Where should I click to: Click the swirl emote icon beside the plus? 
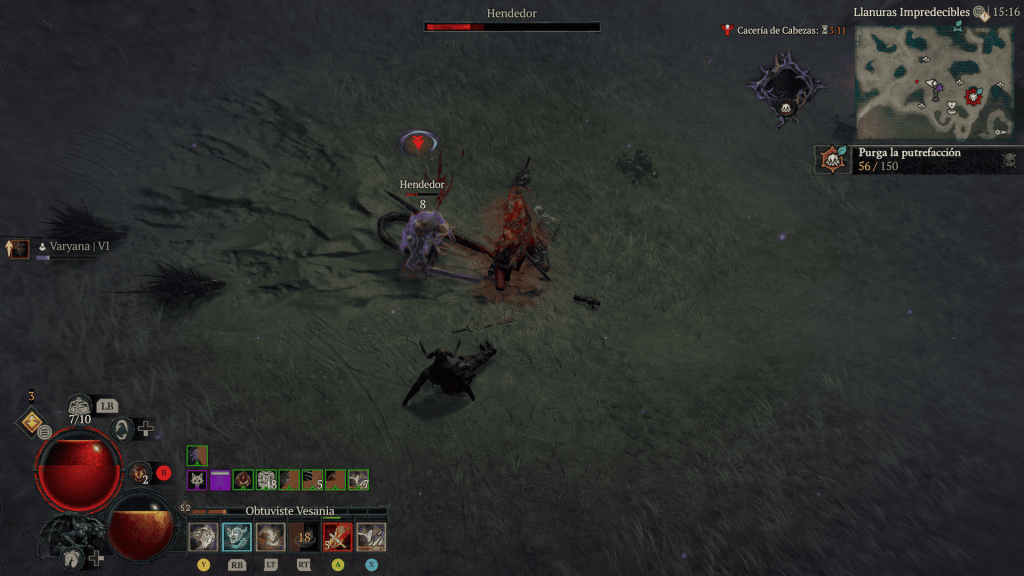pyautogui.click(x=121, y=429)
